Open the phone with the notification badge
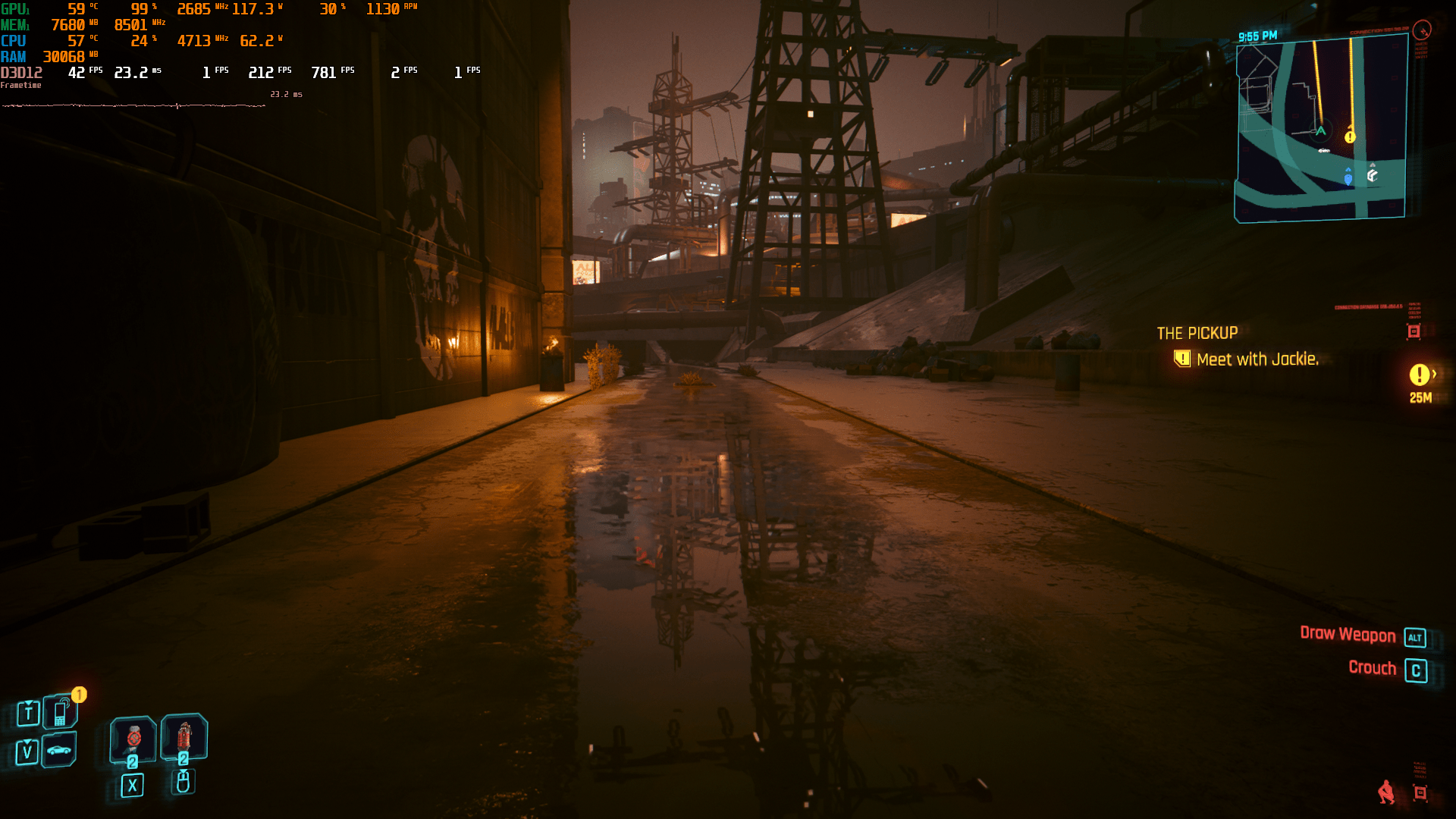Viewport: 1456px width, 819px height. pyautogui.click(x=60, y=713)
